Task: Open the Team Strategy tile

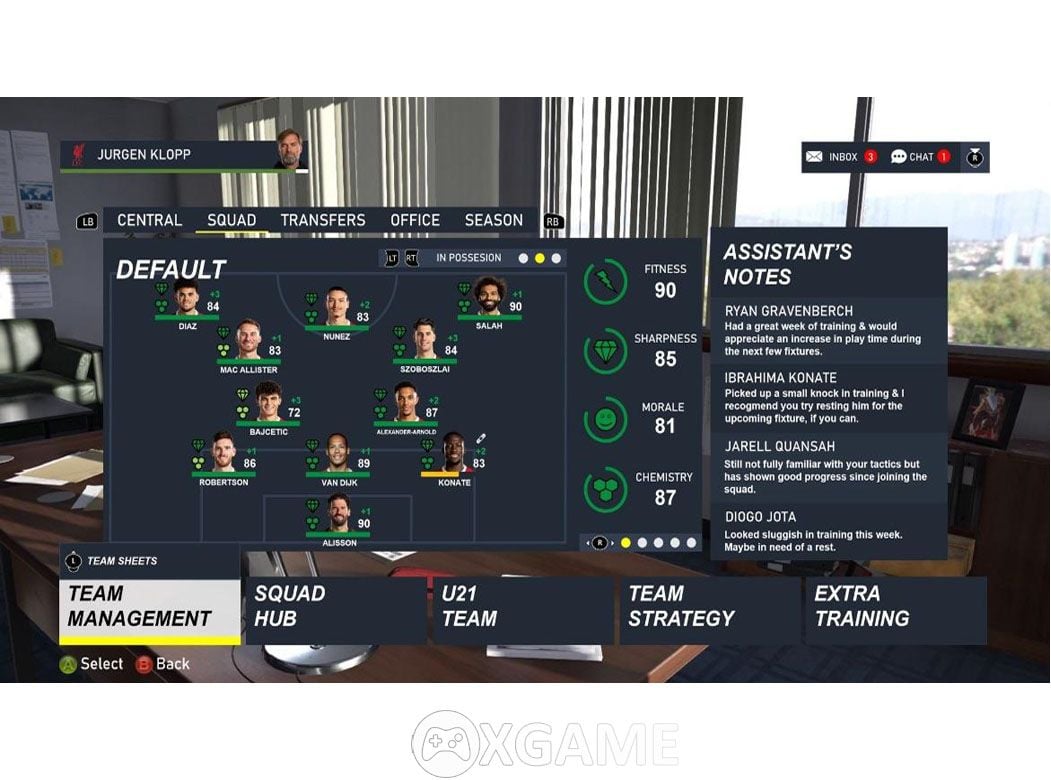Action: [x=709, y=607]
